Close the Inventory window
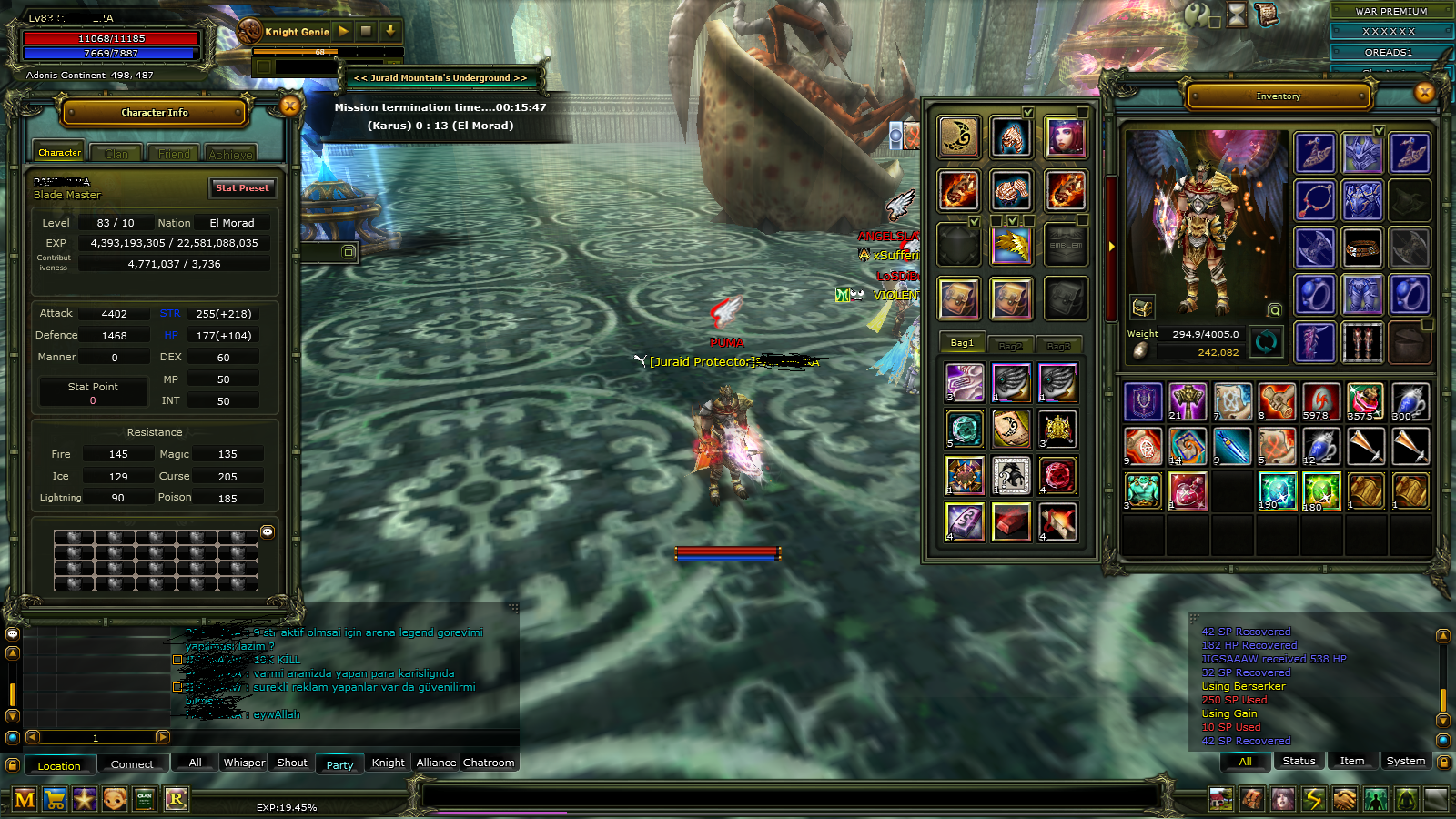 [x=1424, y=92]
